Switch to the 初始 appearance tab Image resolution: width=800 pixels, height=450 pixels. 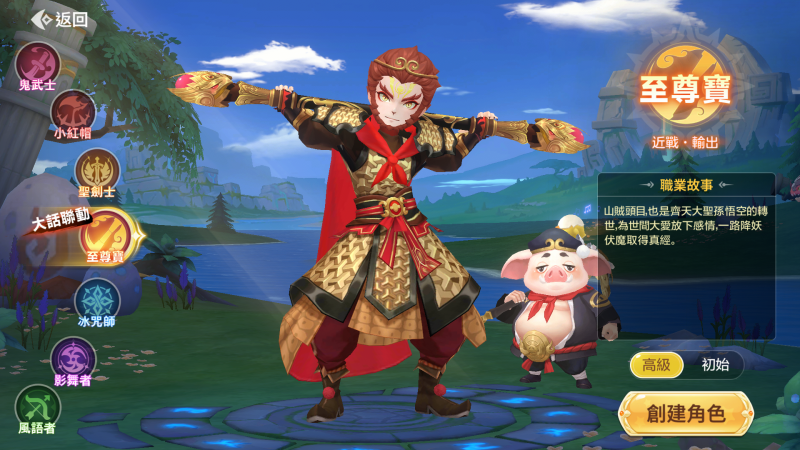point(715,365)
